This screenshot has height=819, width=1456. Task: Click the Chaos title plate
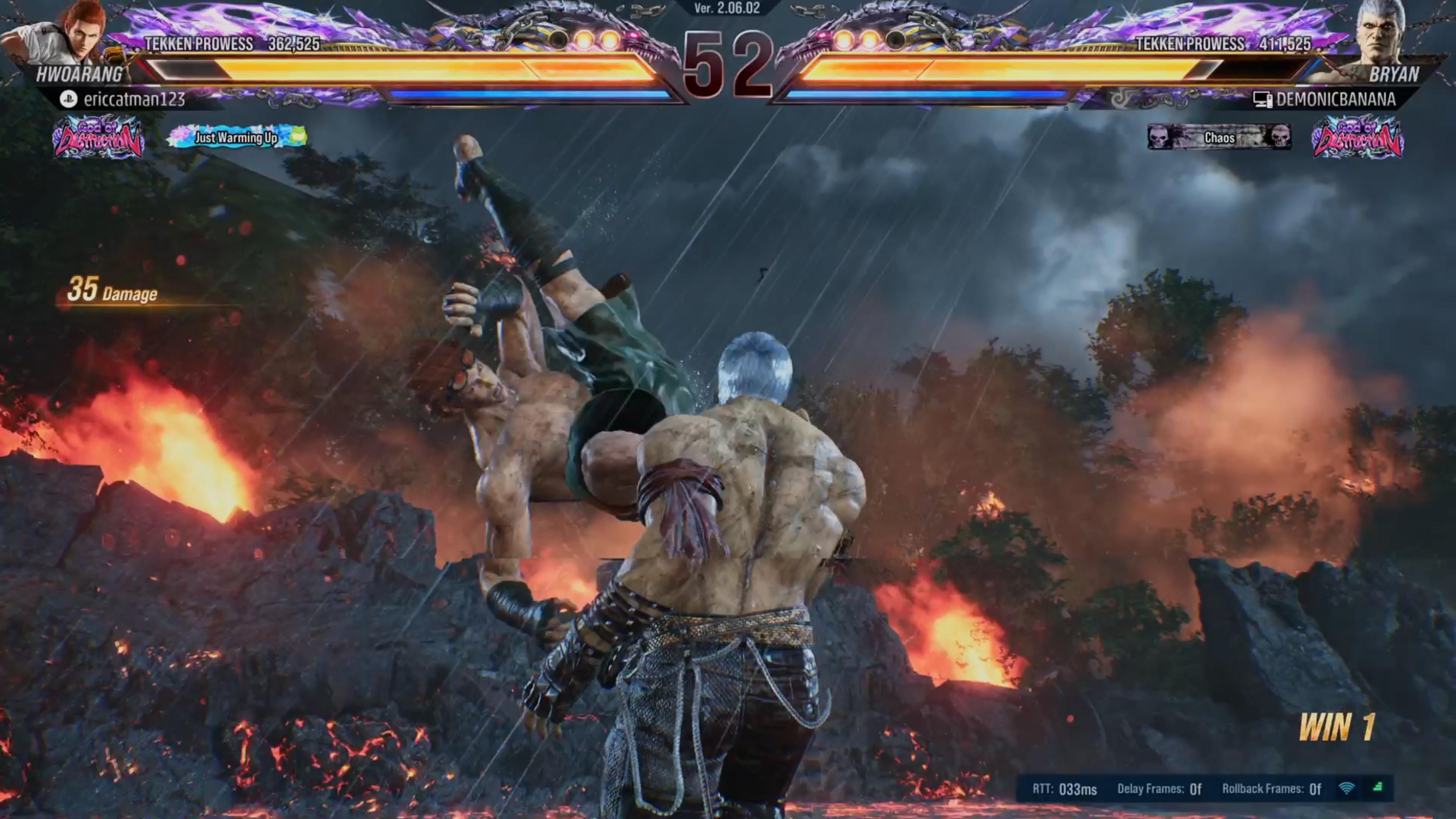coord(1219,137)
